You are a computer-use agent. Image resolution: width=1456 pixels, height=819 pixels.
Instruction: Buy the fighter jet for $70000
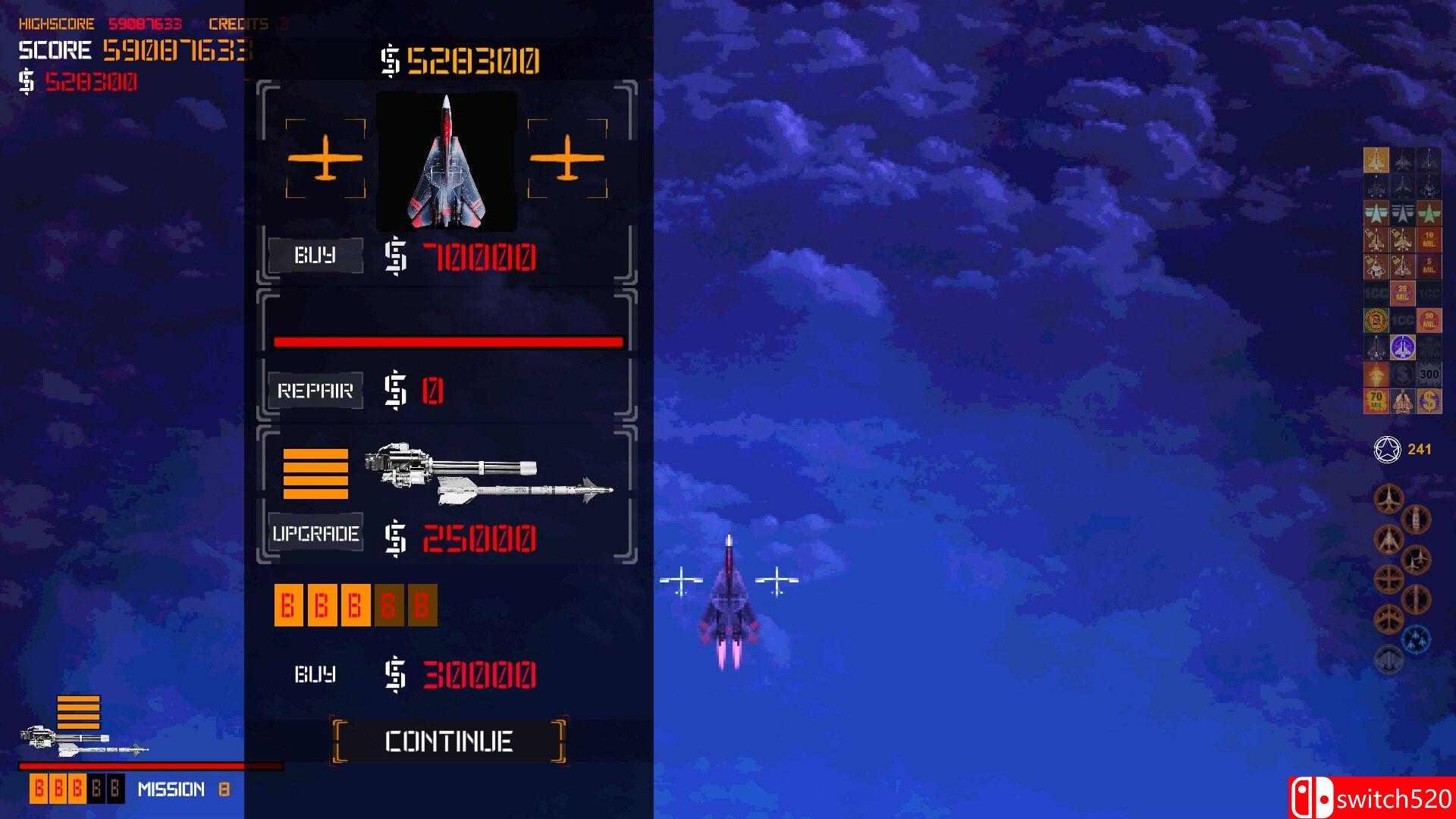(315, 256)
